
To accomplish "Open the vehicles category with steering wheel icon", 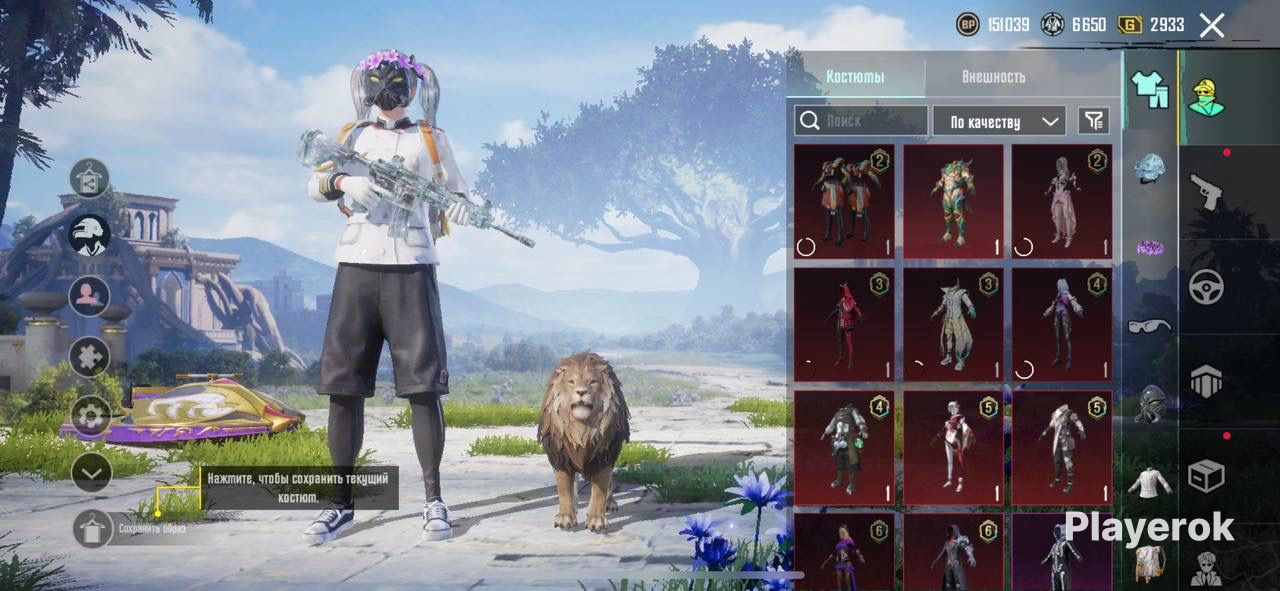I will [1206, 287].
